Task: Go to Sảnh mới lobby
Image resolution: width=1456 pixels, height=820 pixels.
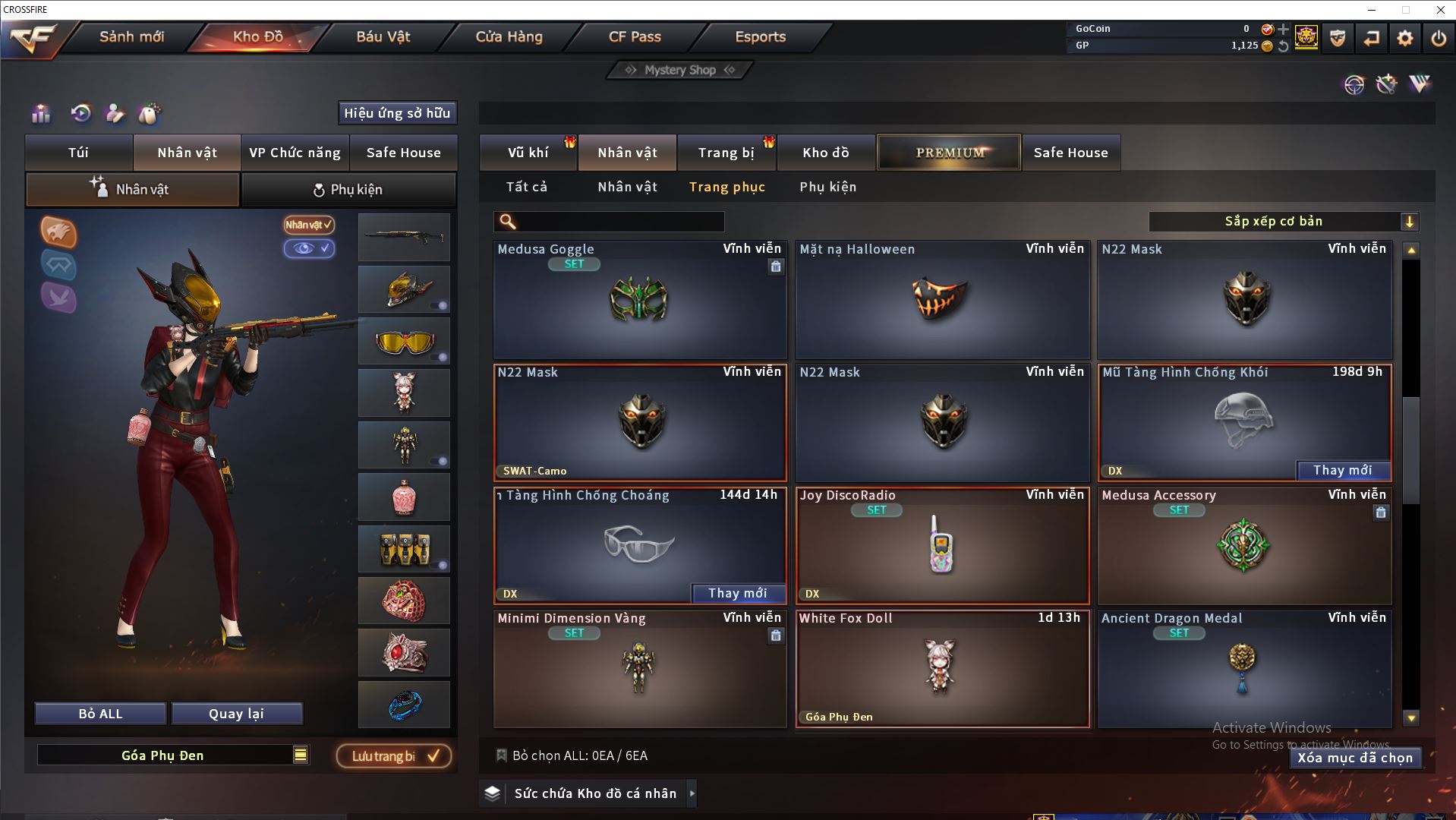Action: [131, 36]
